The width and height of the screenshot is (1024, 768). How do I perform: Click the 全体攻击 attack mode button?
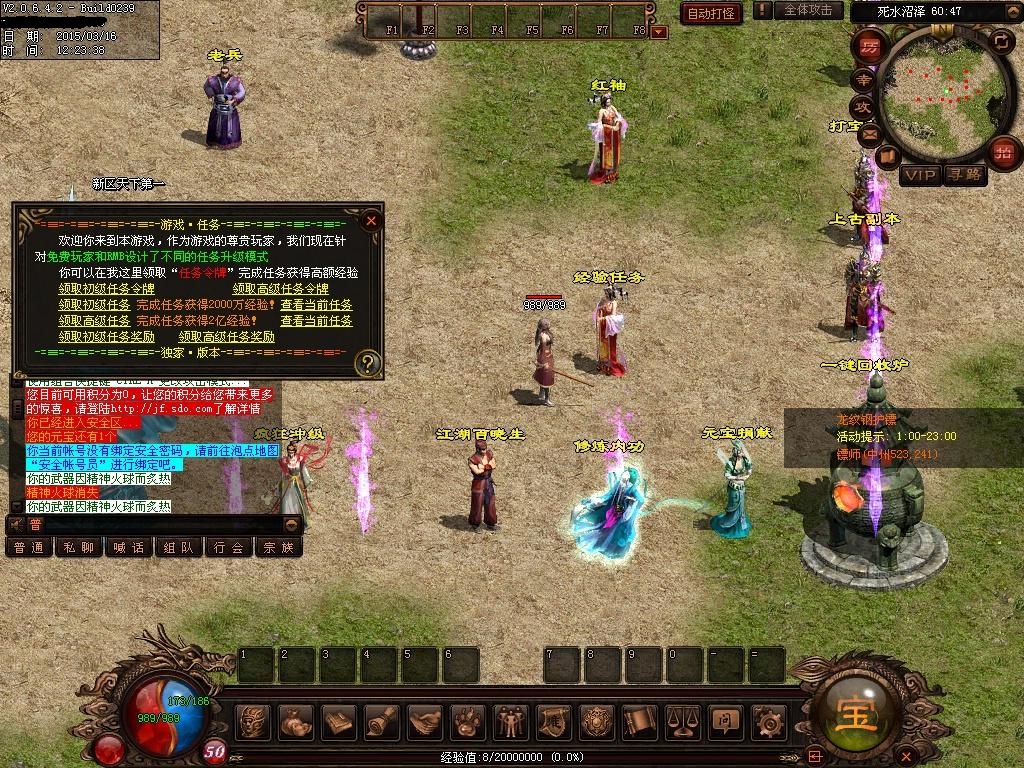coord(807,10)
